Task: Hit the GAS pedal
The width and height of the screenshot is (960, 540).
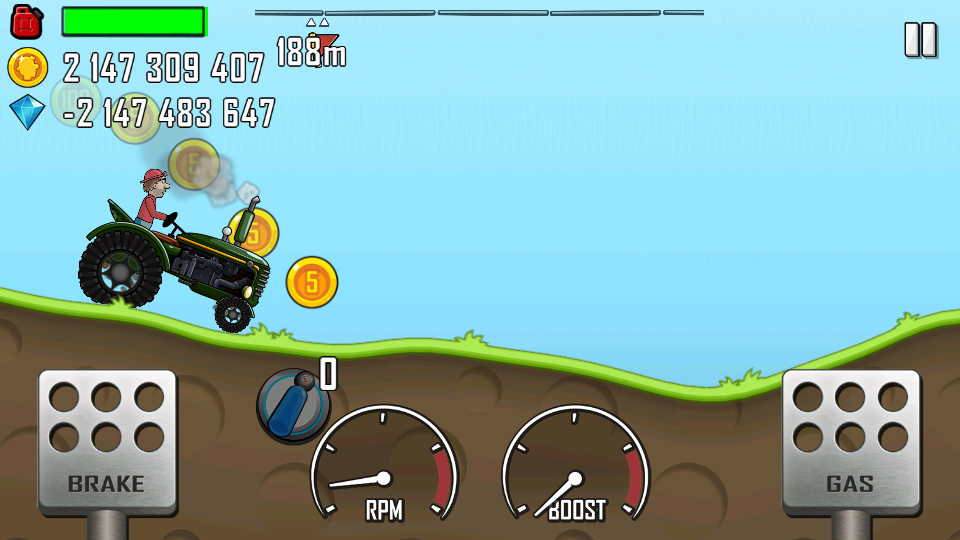Action: [850, 441]
